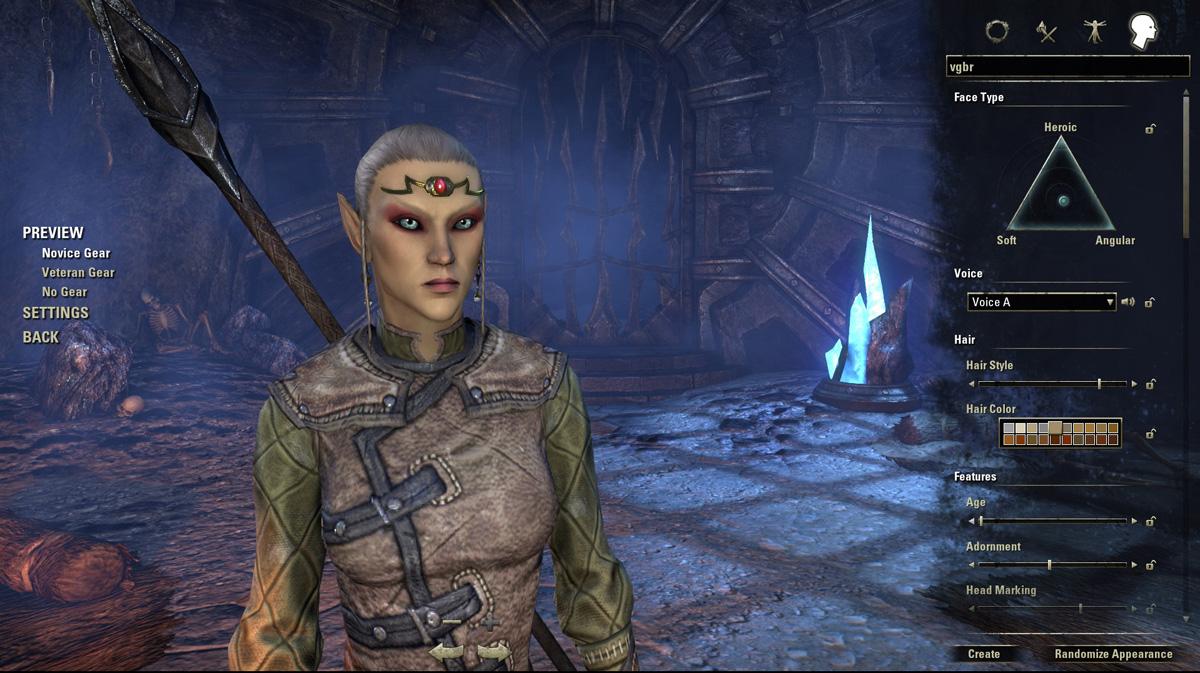Click the Create button
Screen dimensions: 1200x673
click(x=984, y=654)
